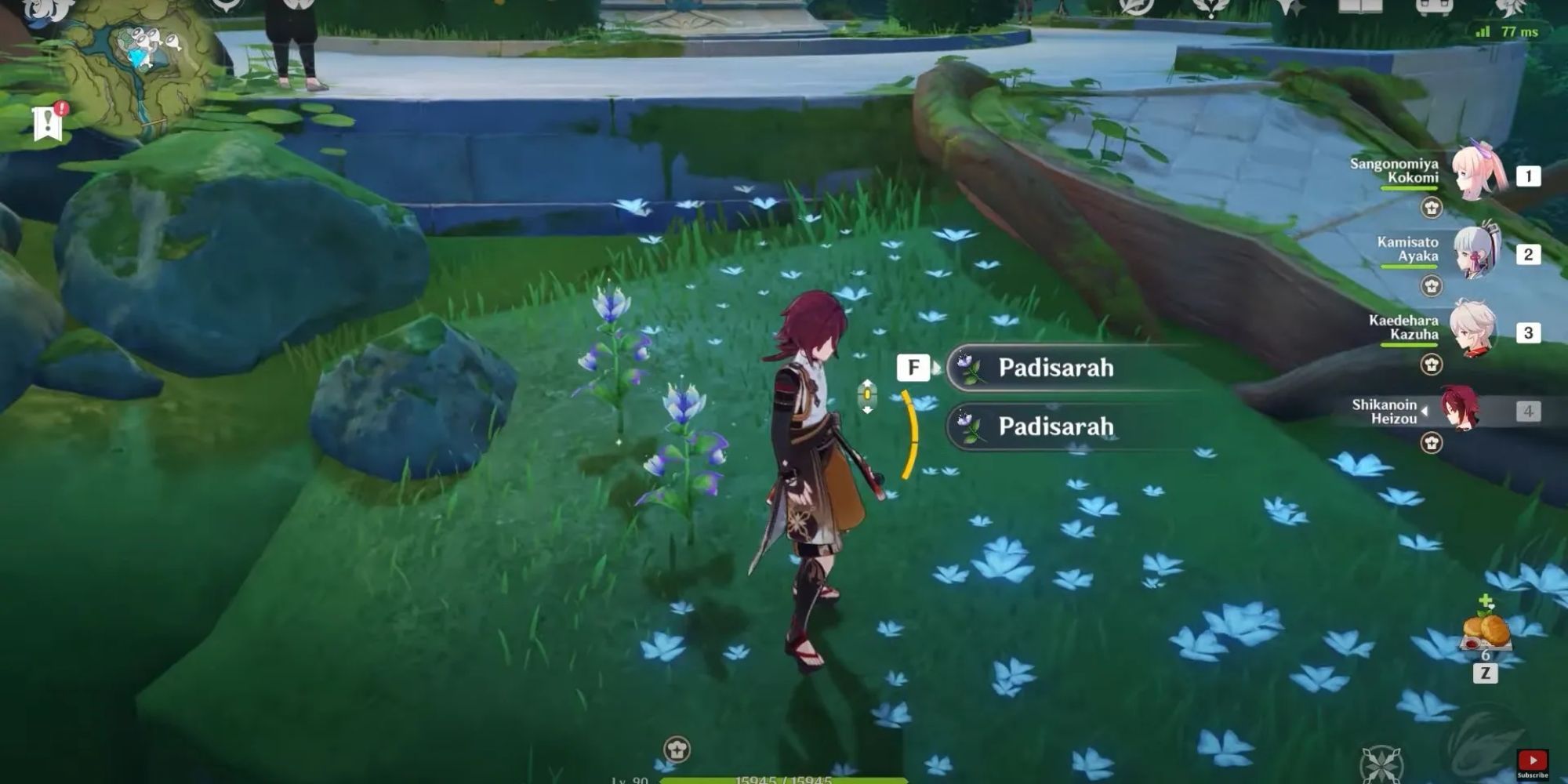Screen dimensions: 1568x784
Task: Click the chef hat icon under Heizou's portrait
Action: [1431, 443]
